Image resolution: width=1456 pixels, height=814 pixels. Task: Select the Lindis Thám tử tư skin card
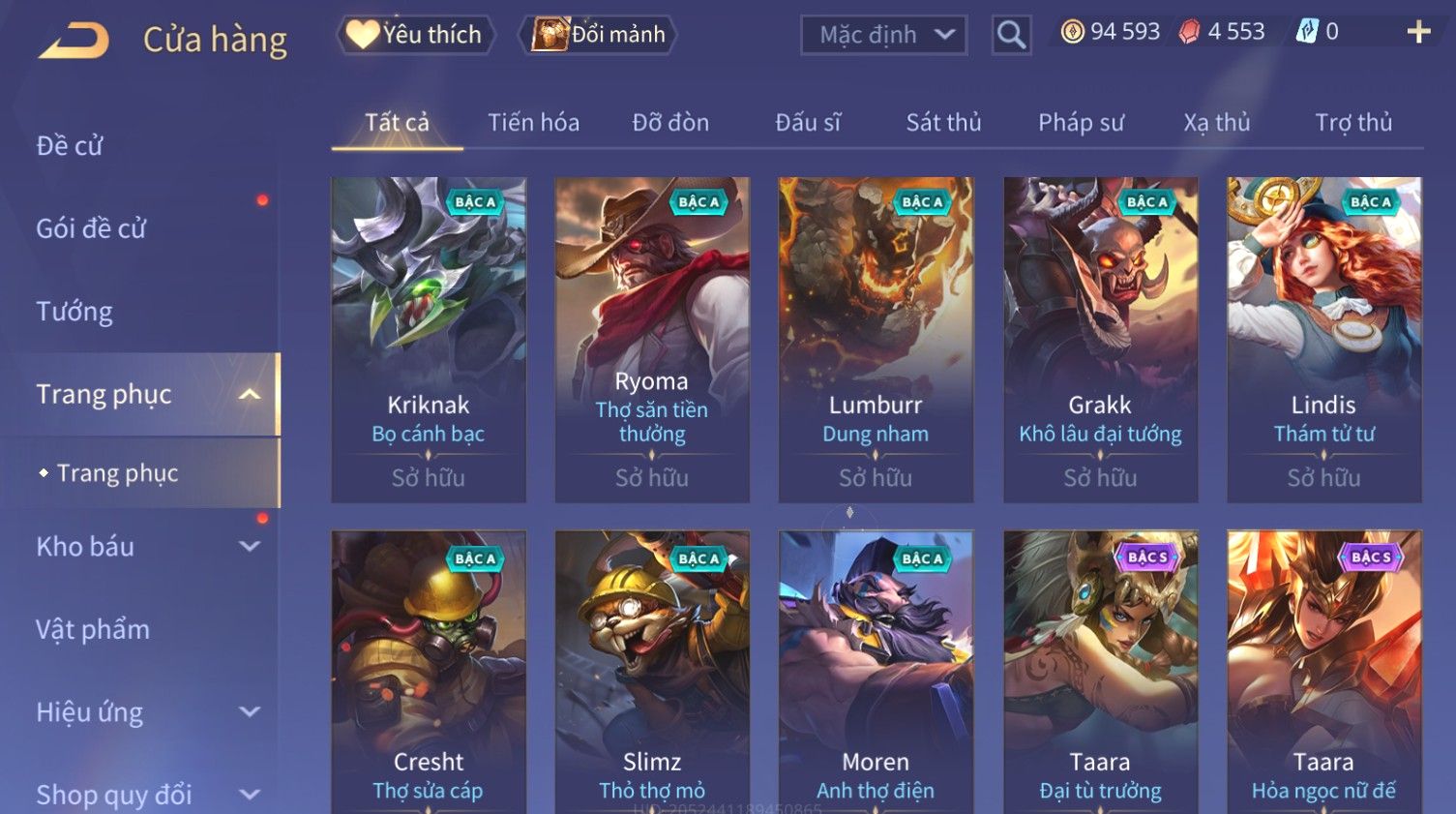point(1323,339)
